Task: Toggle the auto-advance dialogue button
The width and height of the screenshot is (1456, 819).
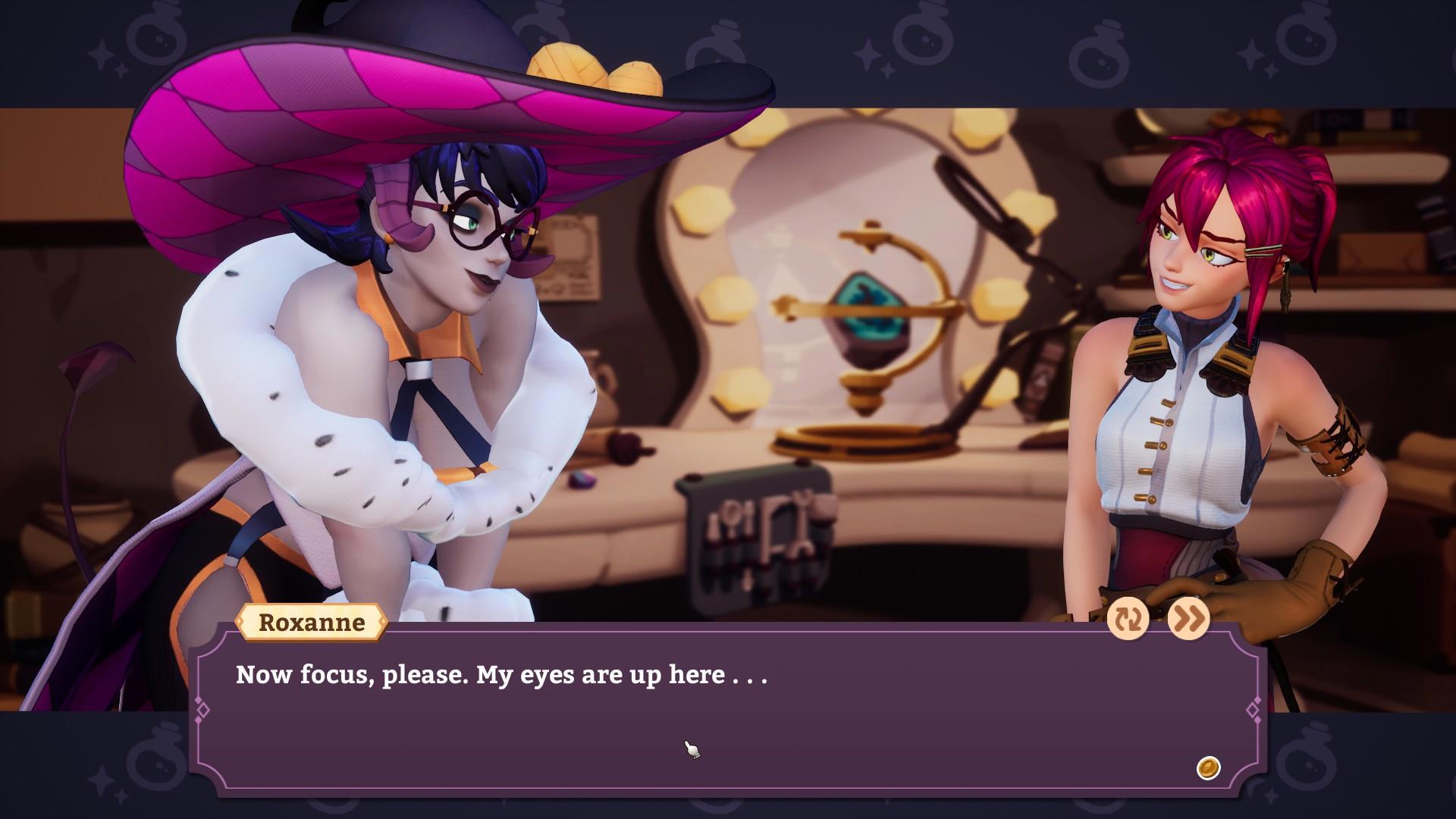Action: [x=1128, y=620]
